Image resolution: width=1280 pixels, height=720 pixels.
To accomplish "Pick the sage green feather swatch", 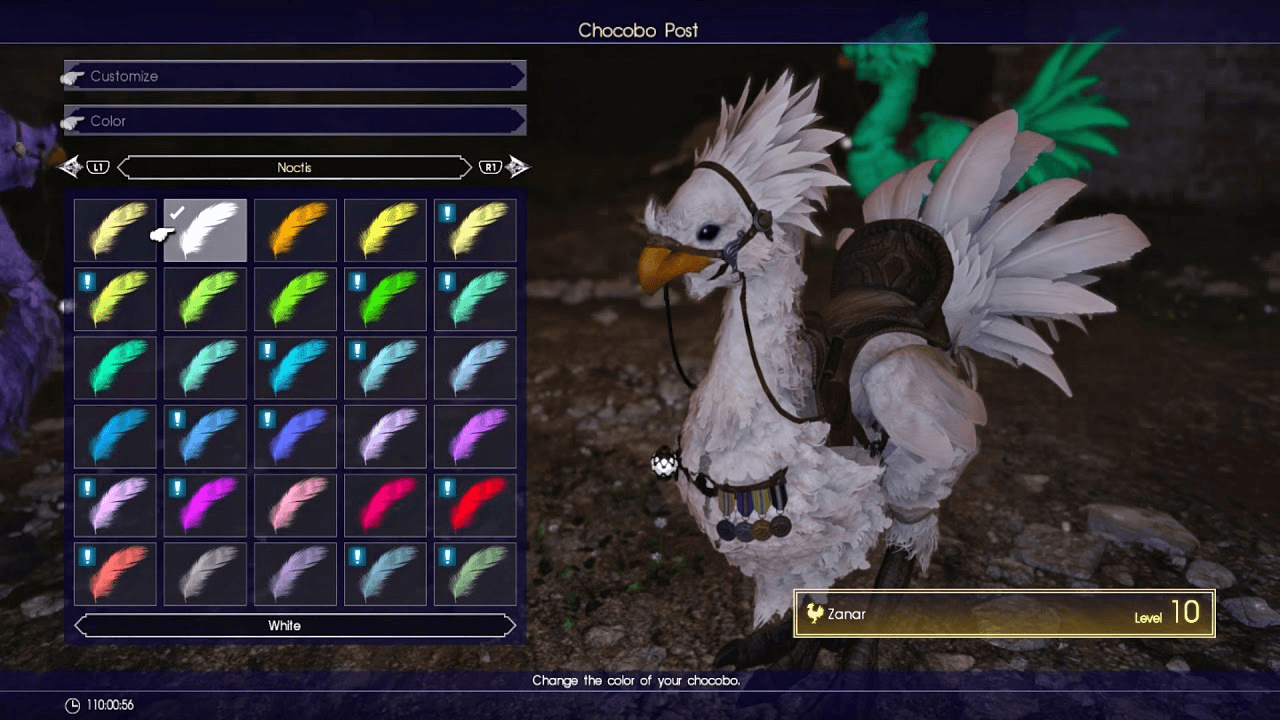I will 475,573.
